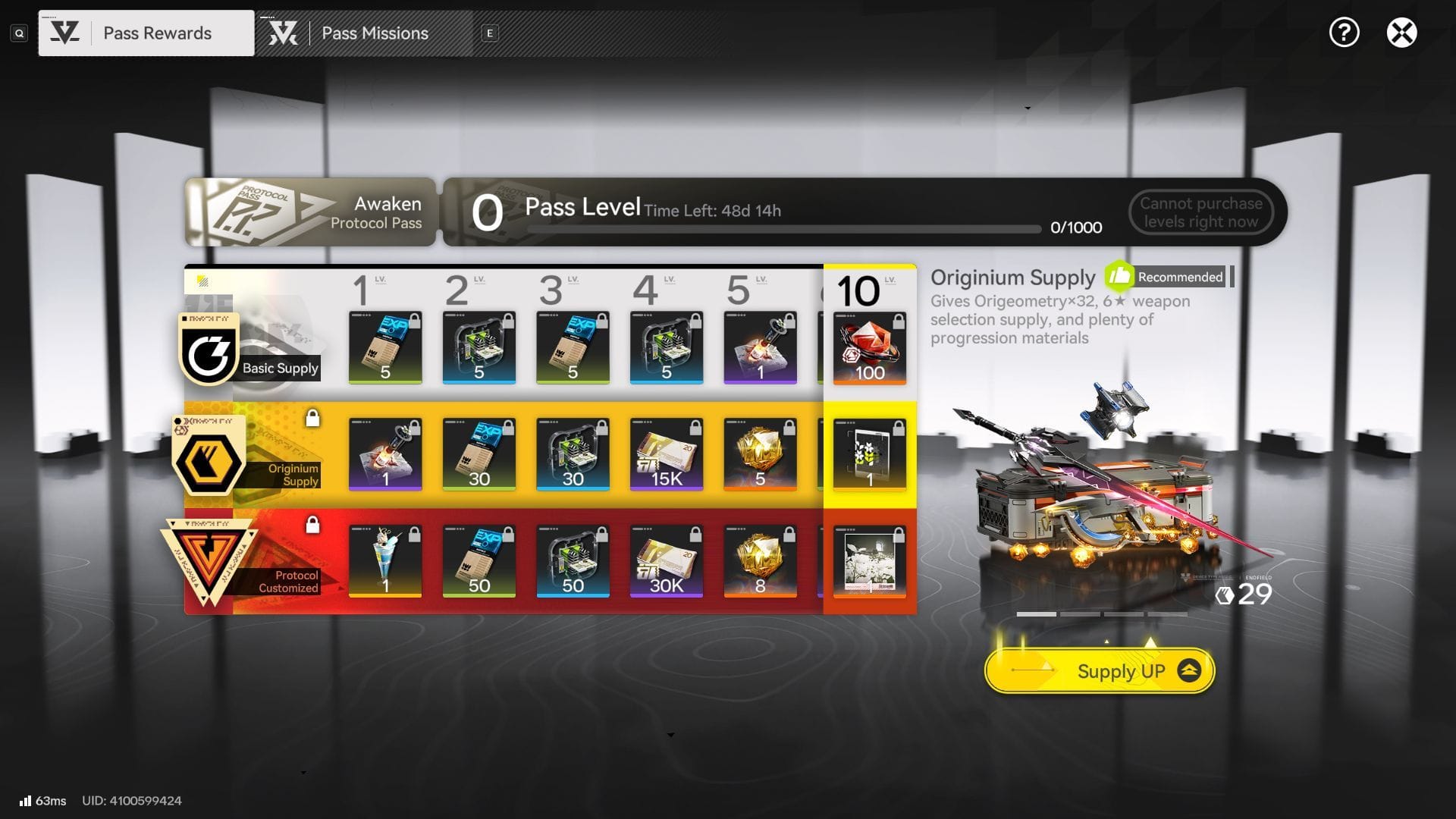This screenshot has height=819, width=1456.
Task: View the level 10 flower photo reward
Action: click(x=869, y=562)
